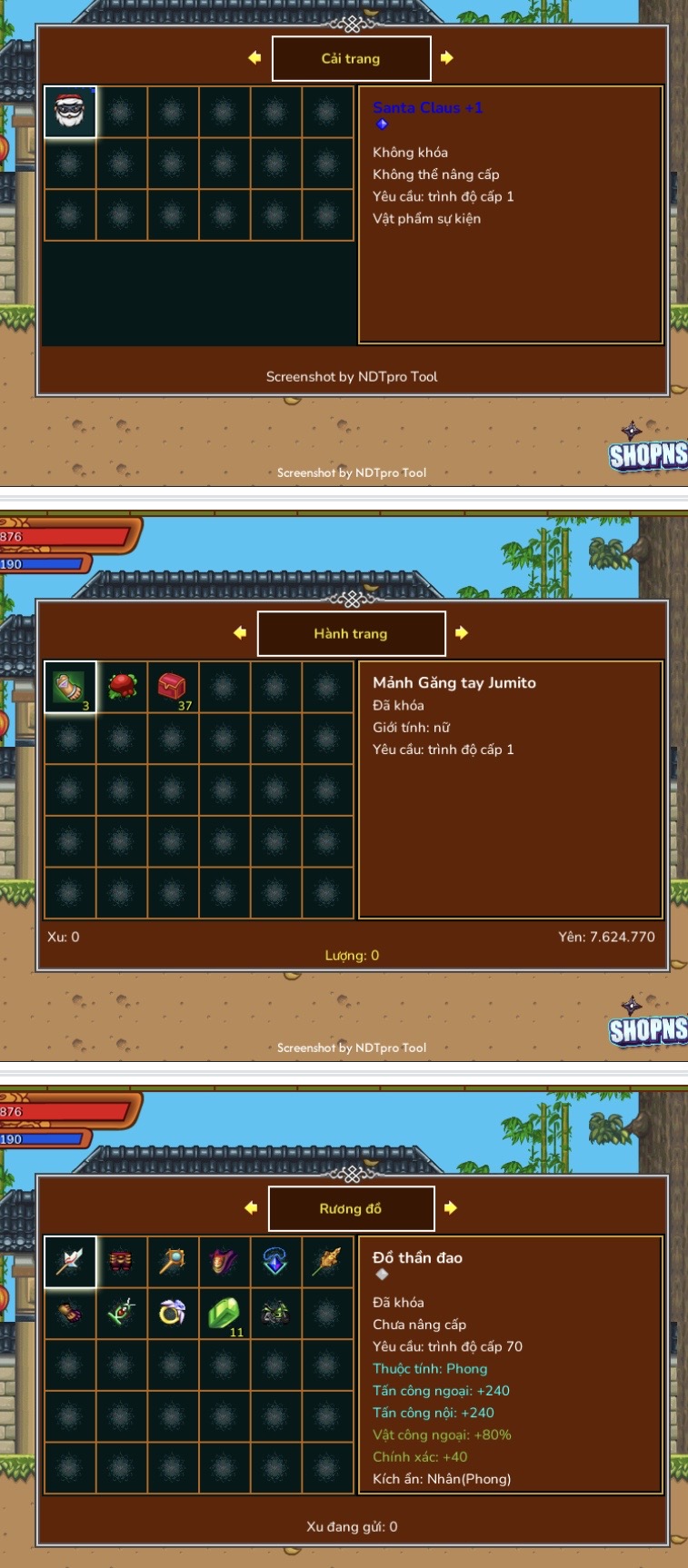The image size is (688, 1568).
Task: Click the right arrow beside Rương đồ
Action: pyautogui.click(x=451, y=1208)
